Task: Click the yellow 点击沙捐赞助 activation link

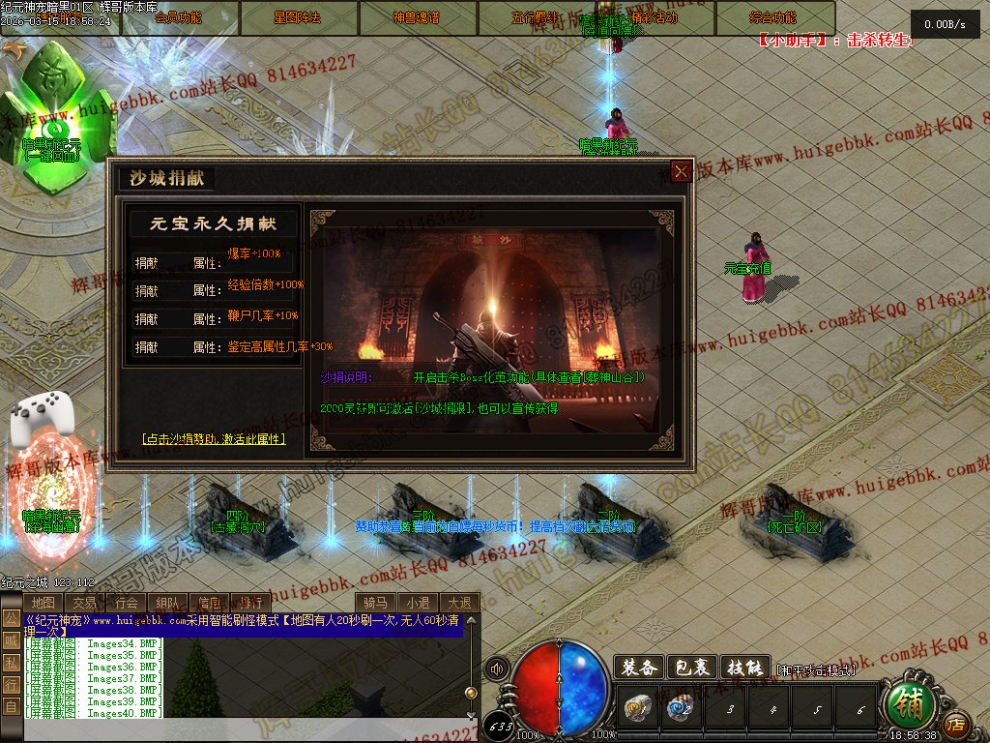Action: [214, 438]
